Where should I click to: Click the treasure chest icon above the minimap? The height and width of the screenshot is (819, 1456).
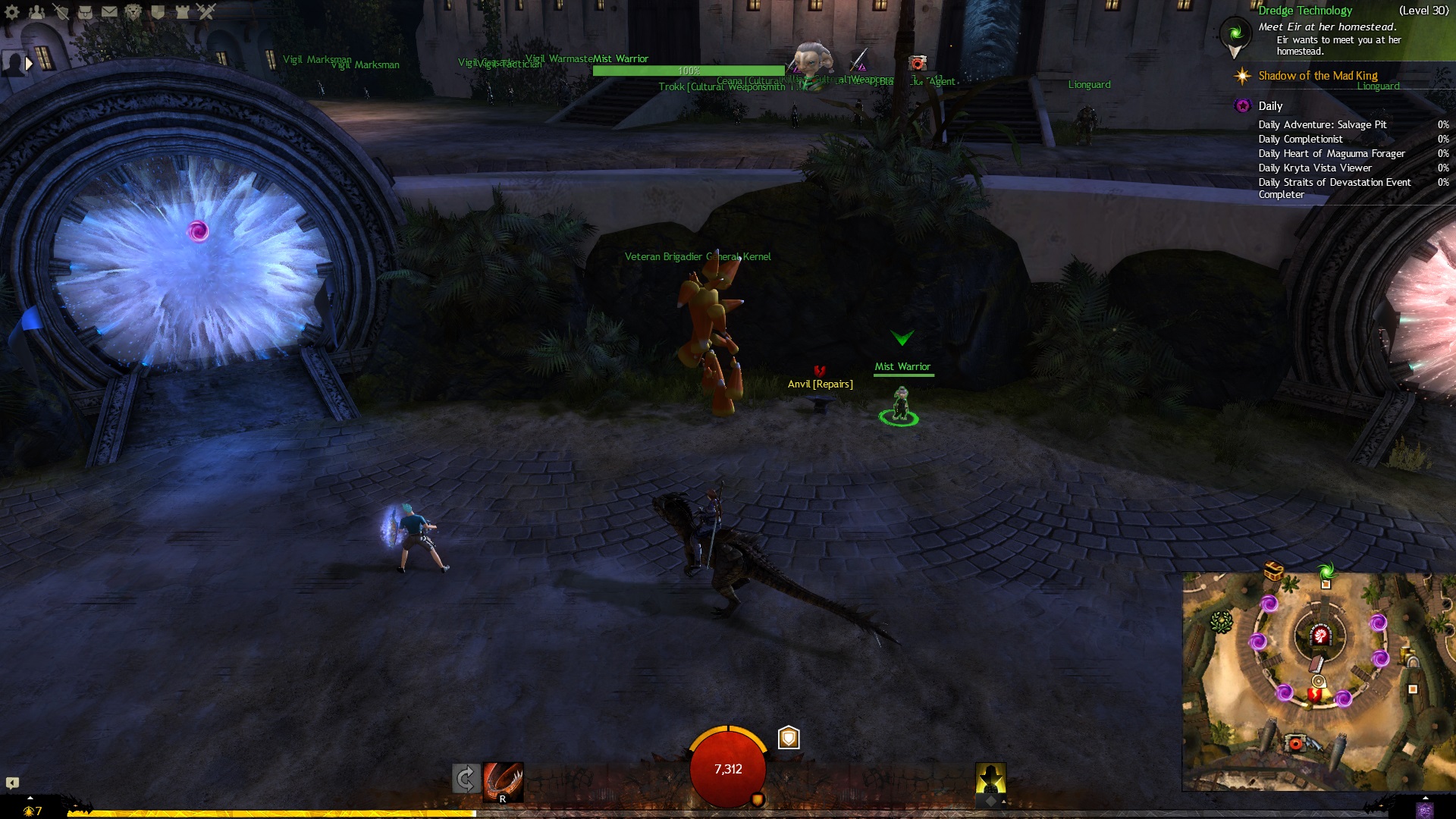pos(1273,570)
